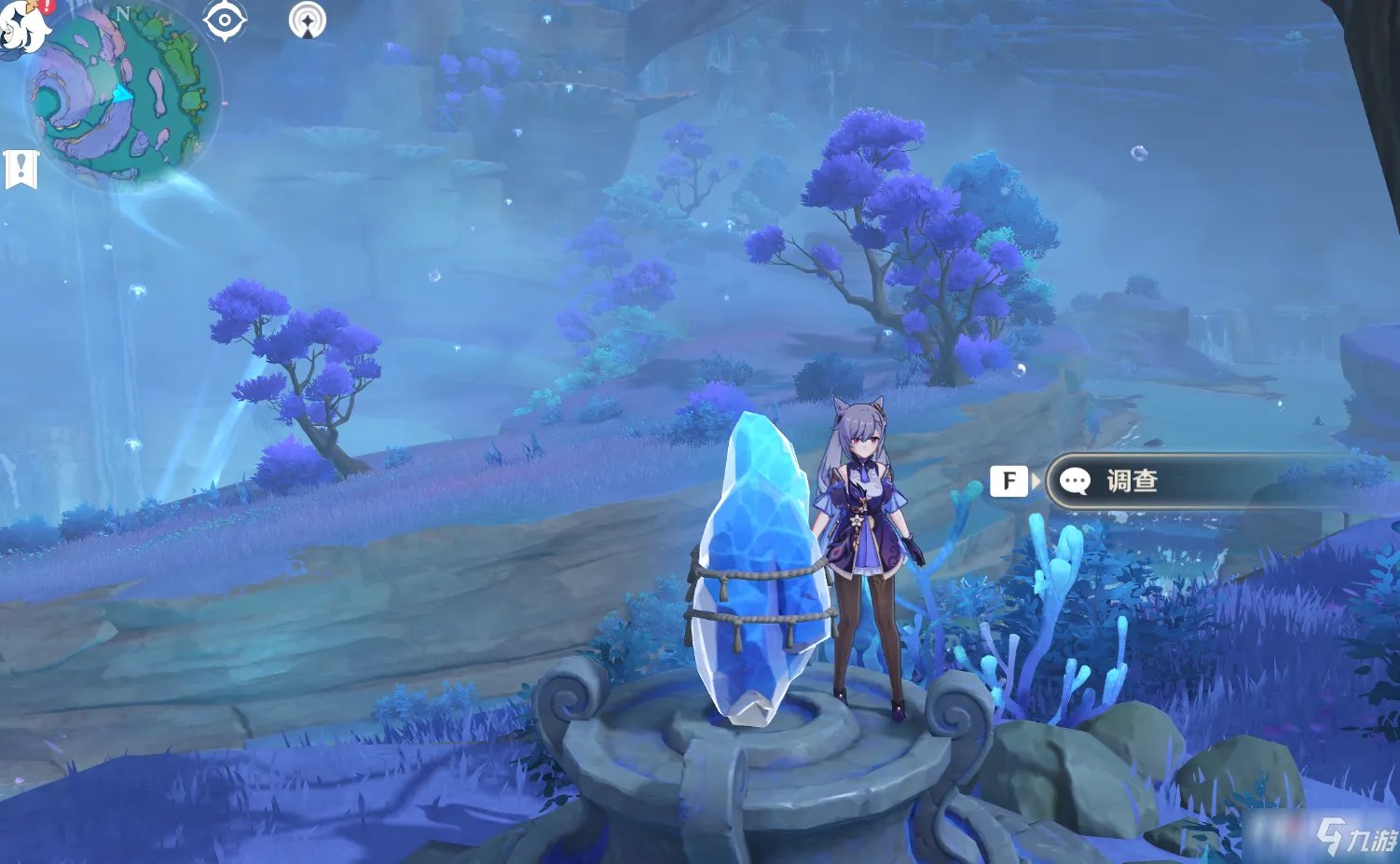Toggle the elemental sight eye icon

(x=225, y=21)
